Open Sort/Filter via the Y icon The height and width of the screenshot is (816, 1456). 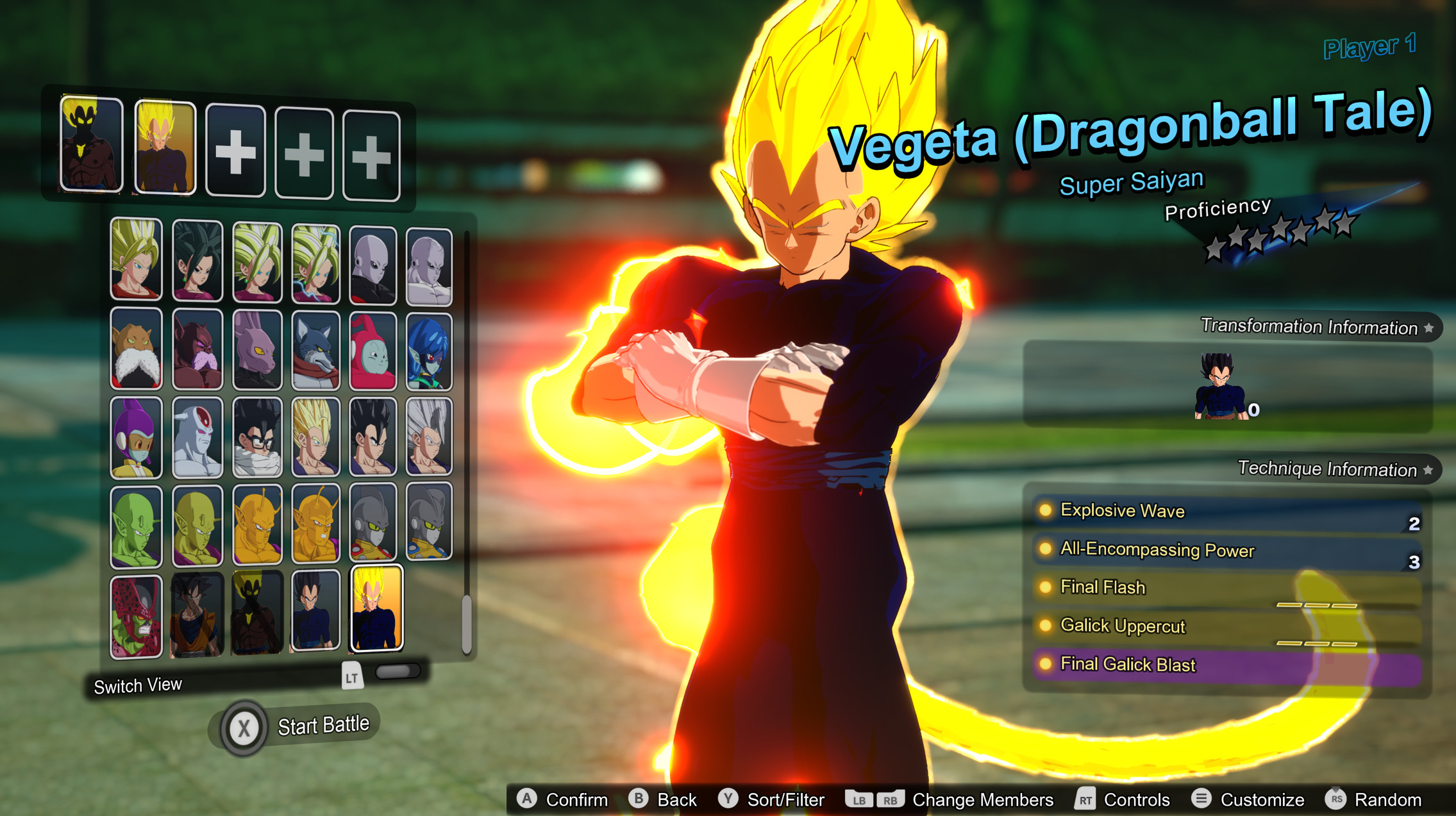pos(728,799)
